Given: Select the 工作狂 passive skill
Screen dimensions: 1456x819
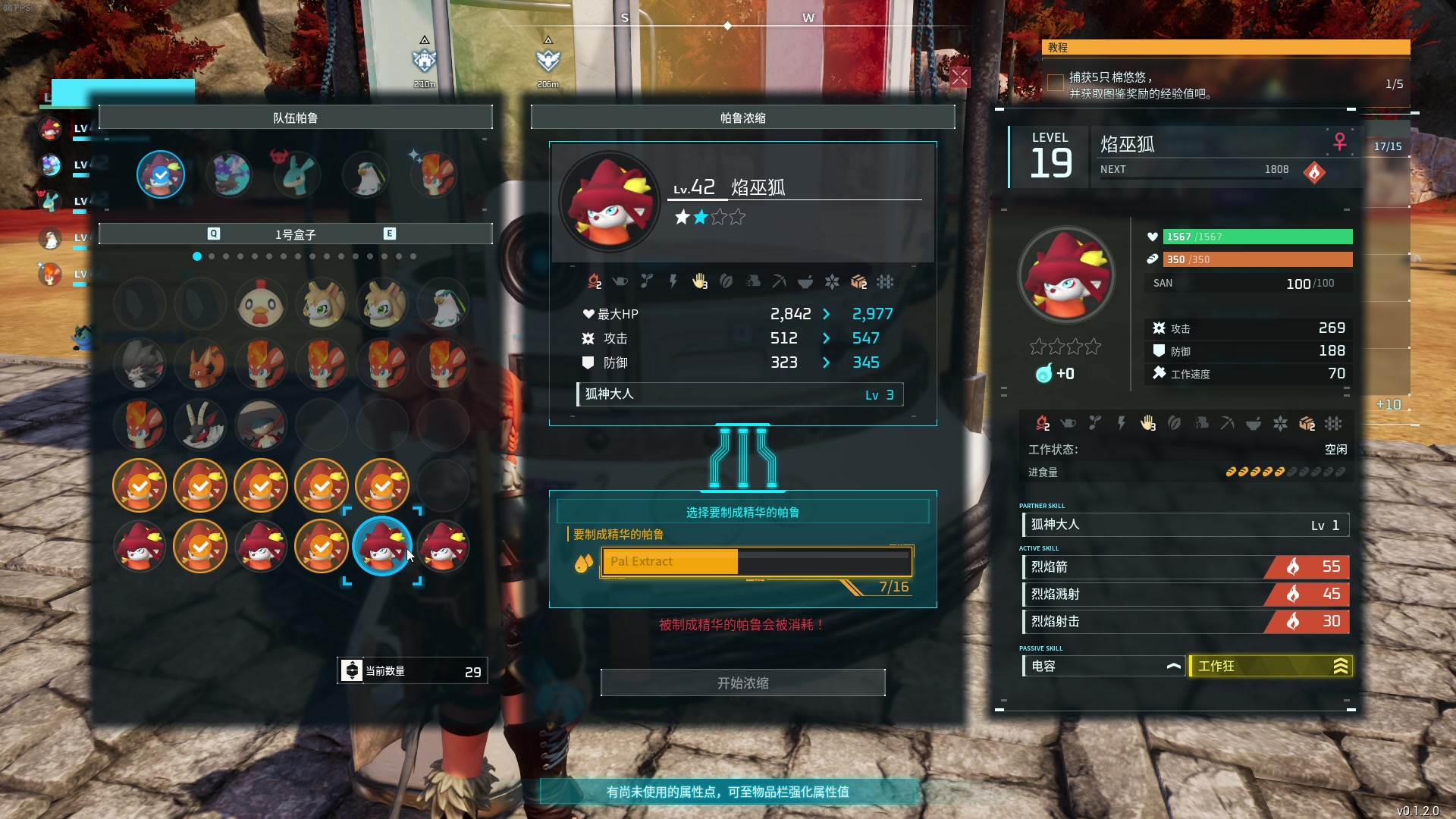Looking at the screenshot, I should (x=1270, y=666).
